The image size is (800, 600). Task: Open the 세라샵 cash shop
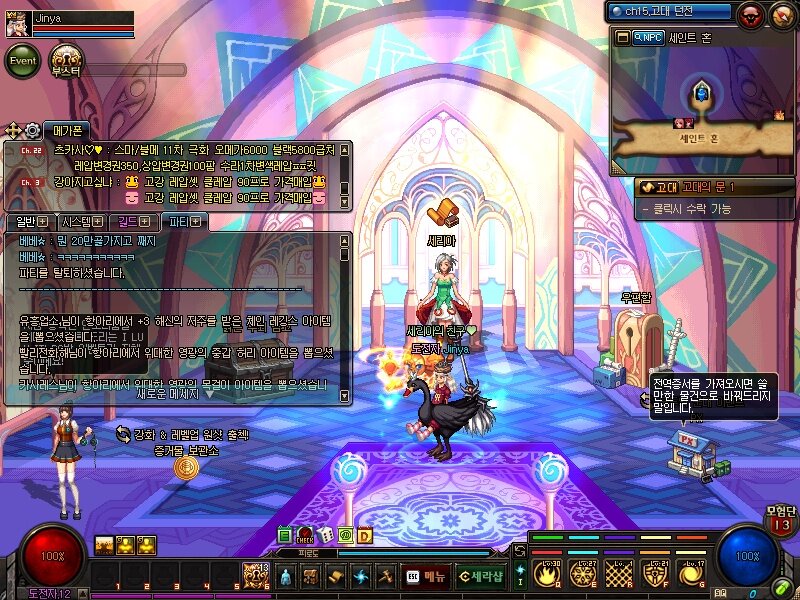coord(479,576)
